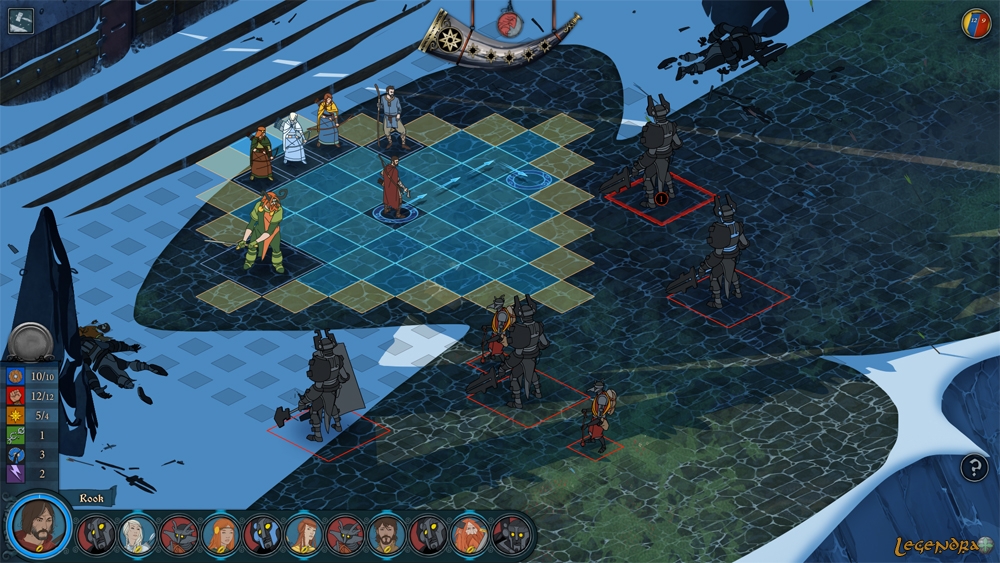Screen dimensions: 1000x563
Task: Pick the brown-bearded man's turn portrait
Action: tap(386, 535)
